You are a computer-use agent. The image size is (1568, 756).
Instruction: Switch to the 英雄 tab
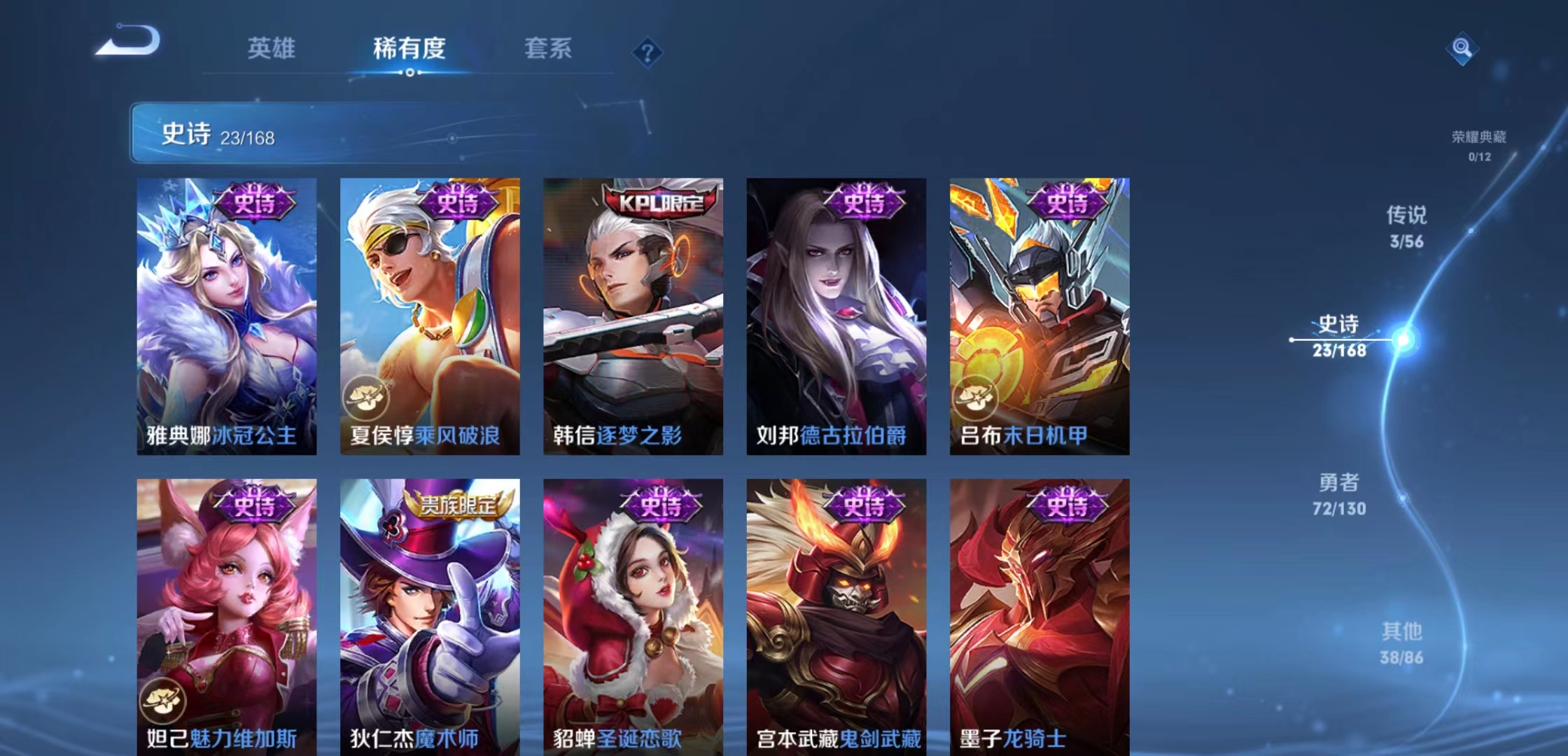click(272, 49)
